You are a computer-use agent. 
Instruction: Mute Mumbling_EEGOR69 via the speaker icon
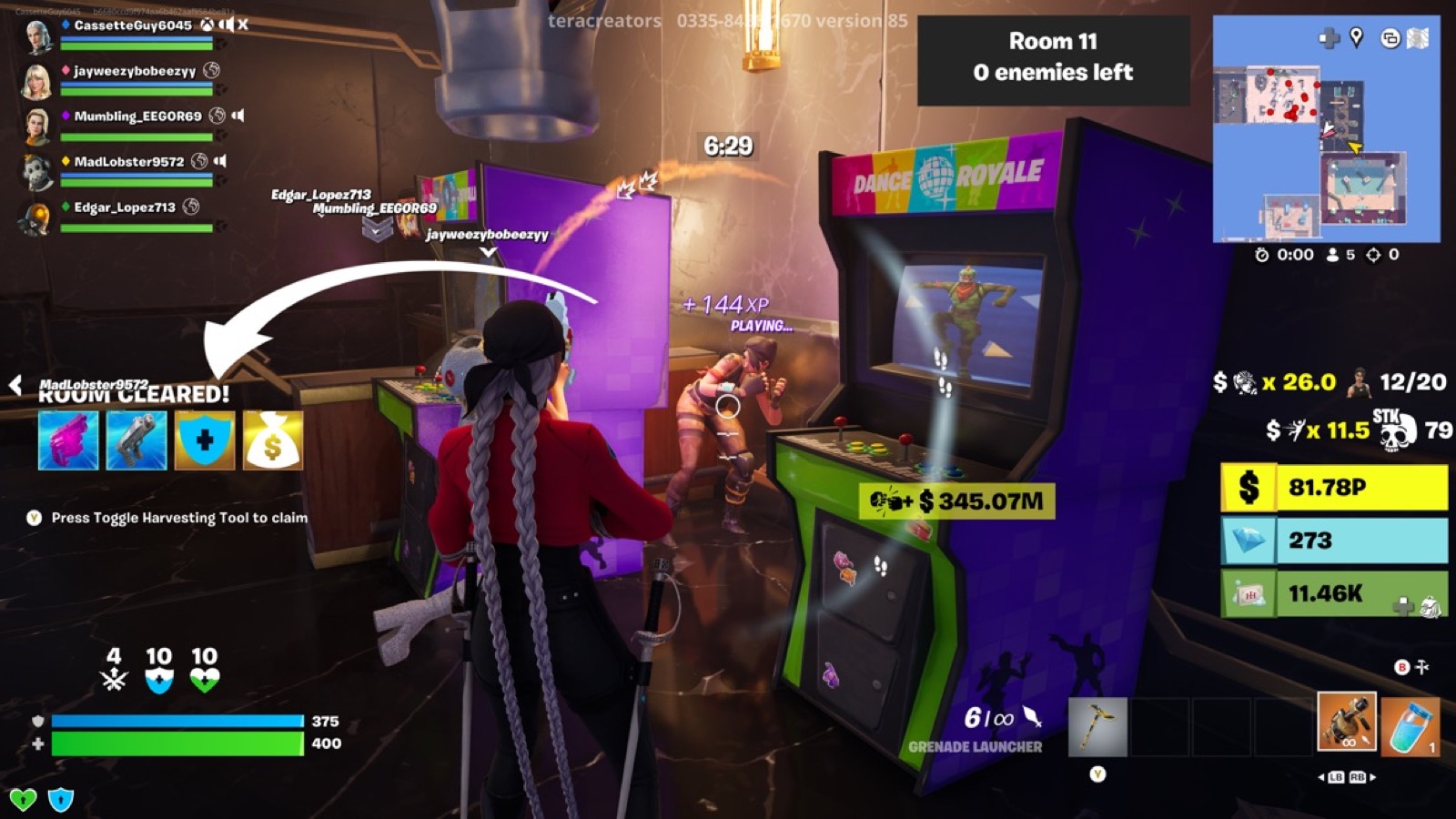tap(238, 115)
